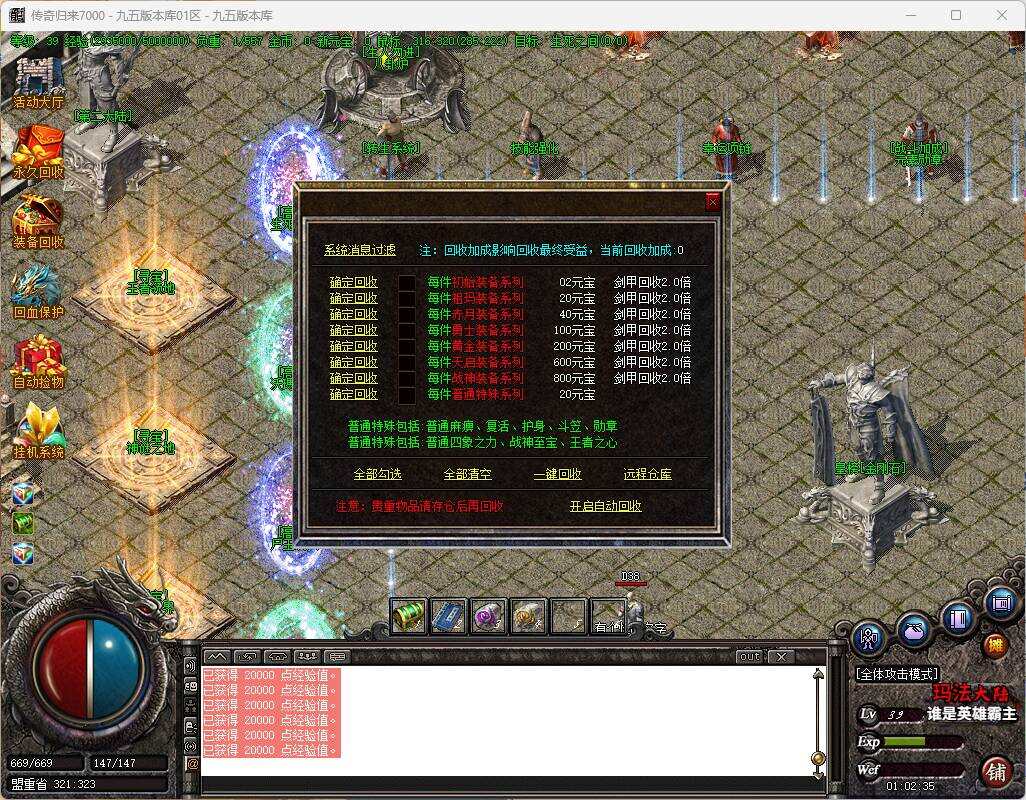Open the 永久回收 red pouch icon
Viewport: 1026px width, 800px height.
click(38, 150)
